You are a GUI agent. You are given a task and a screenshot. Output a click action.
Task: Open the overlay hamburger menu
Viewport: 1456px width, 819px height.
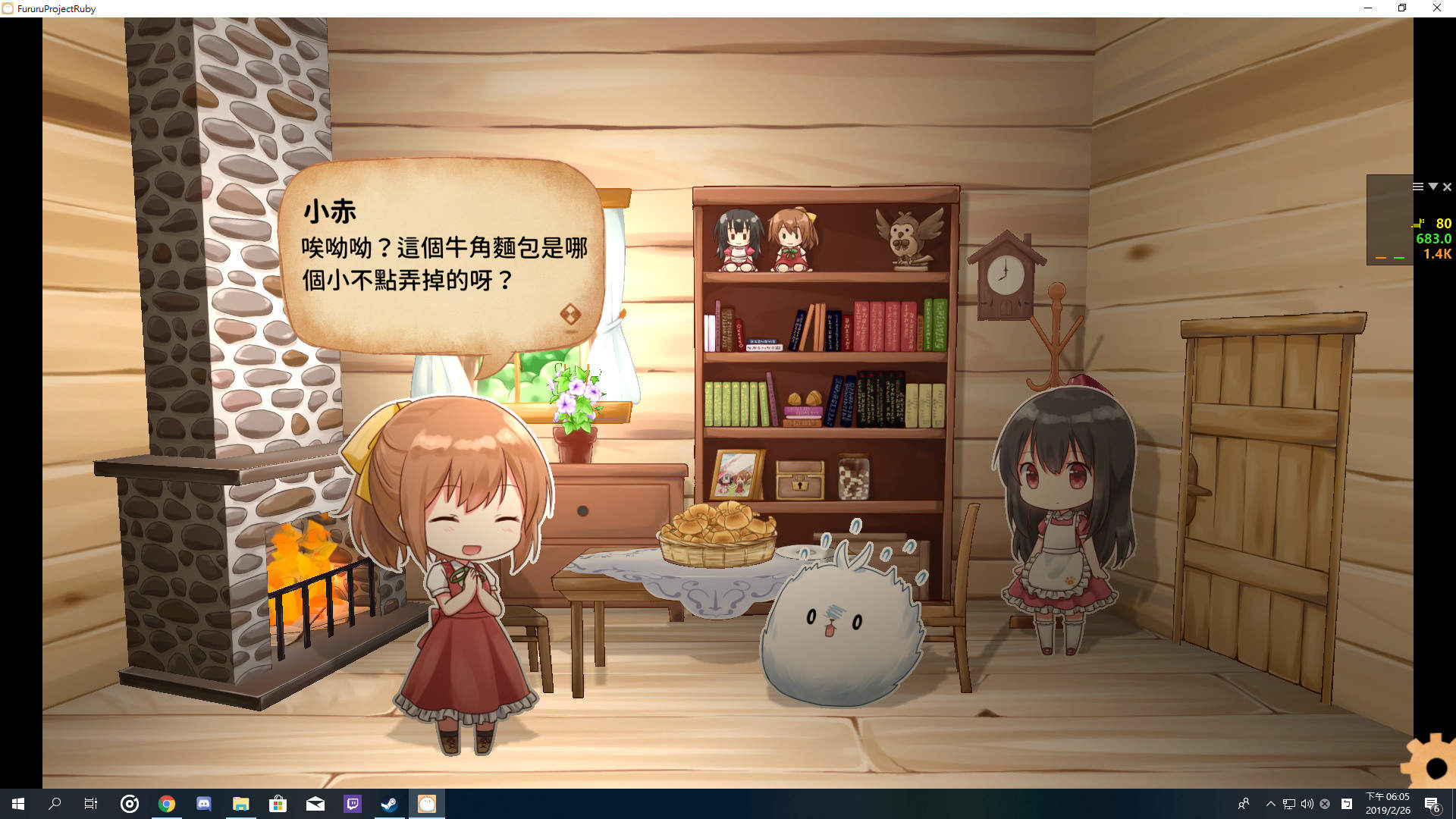point(1417,186)
